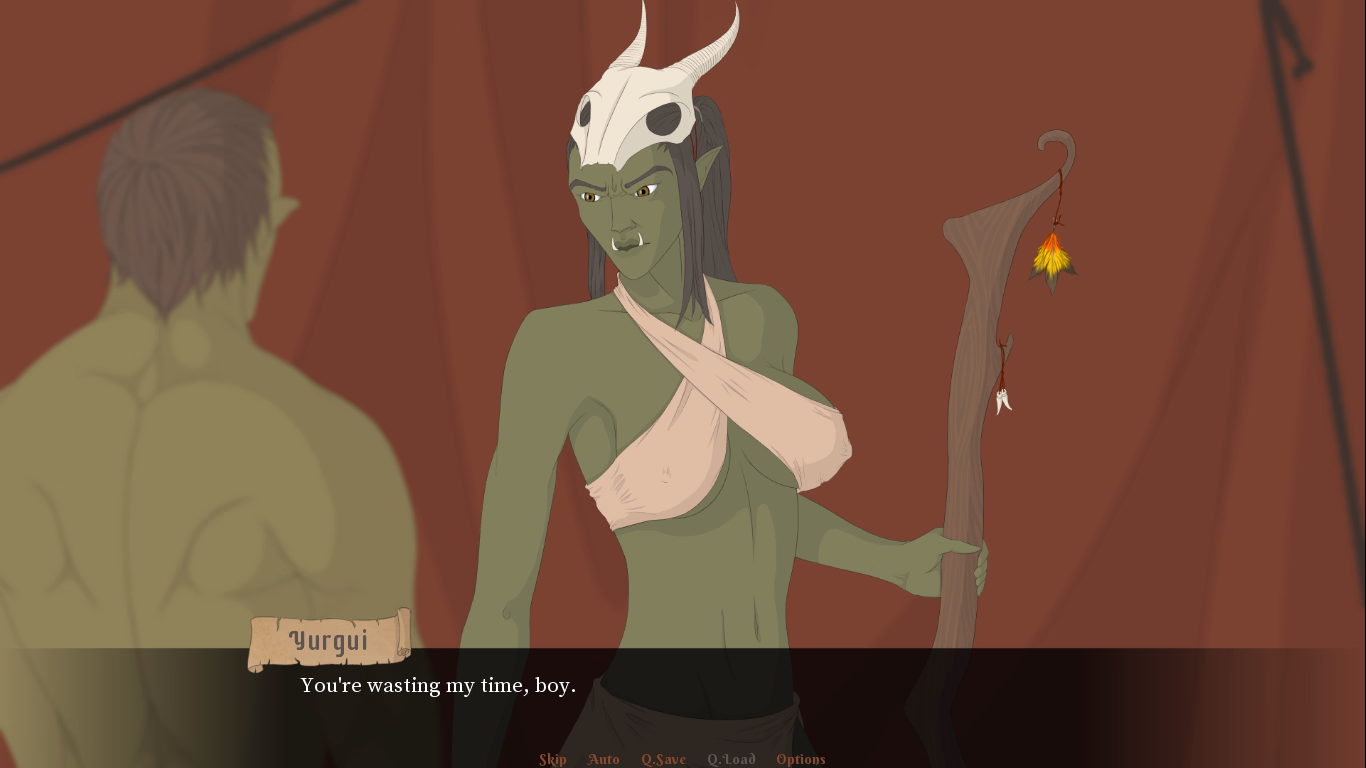
Task: Click the tooth talisman hanging from the staff
Action: (x=1005, y=400)
